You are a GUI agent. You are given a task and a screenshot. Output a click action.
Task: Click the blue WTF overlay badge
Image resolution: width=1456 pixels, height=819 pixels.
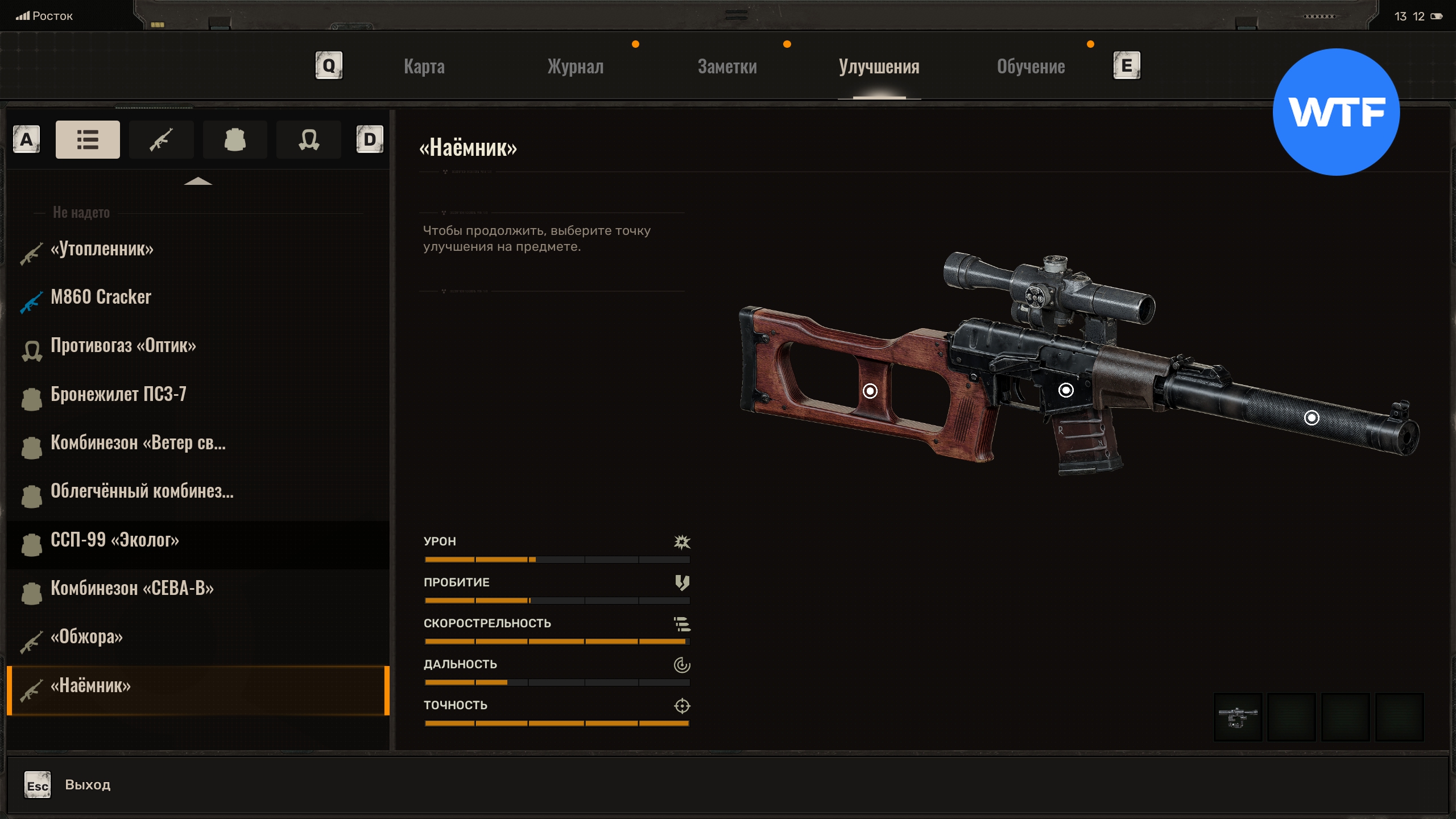(x=1336, y=112)
